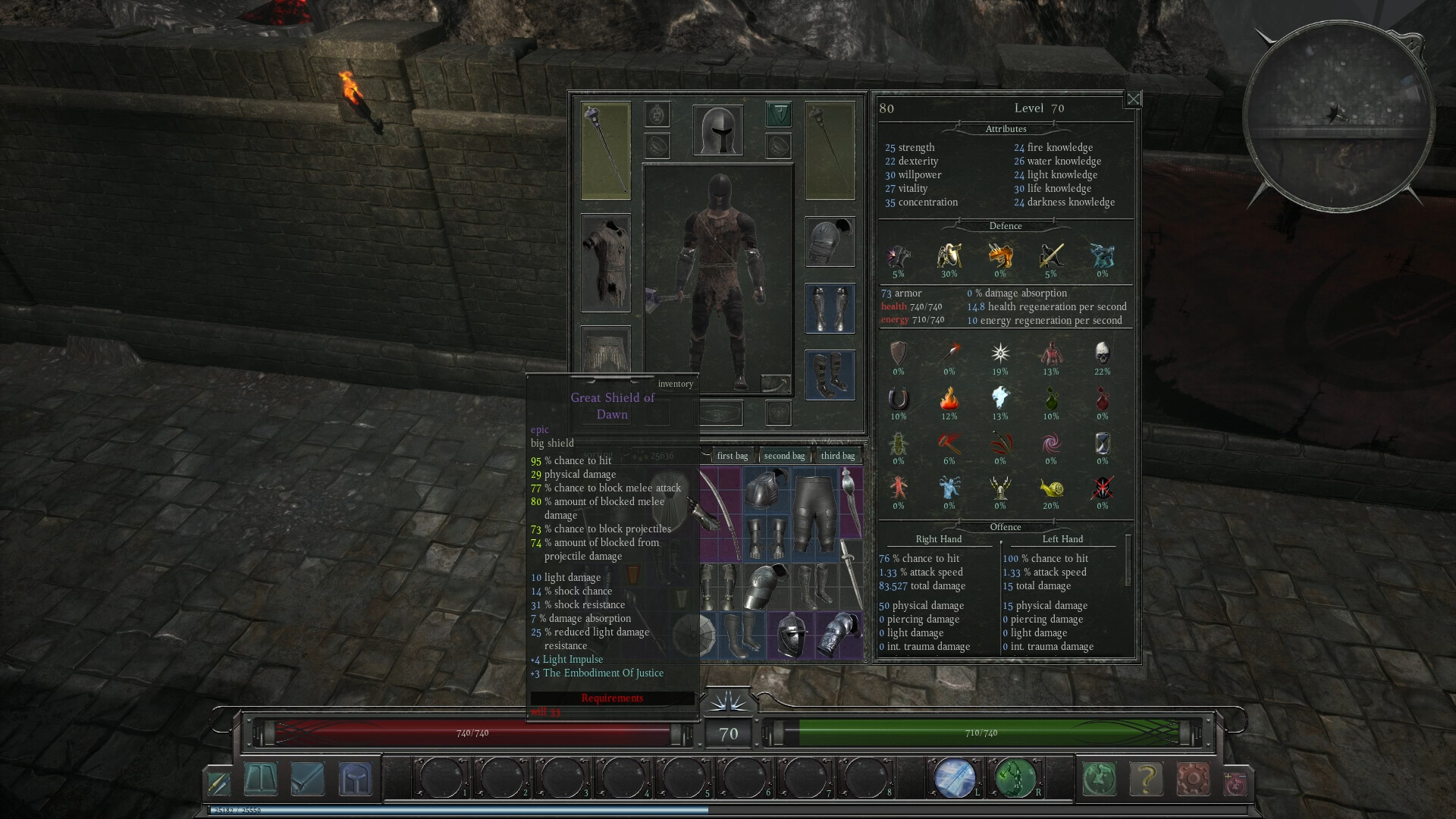Click the pink summon icon with plus sign
The height and width of the screenshot is (819, 1456).
(x=1235, y=782)
